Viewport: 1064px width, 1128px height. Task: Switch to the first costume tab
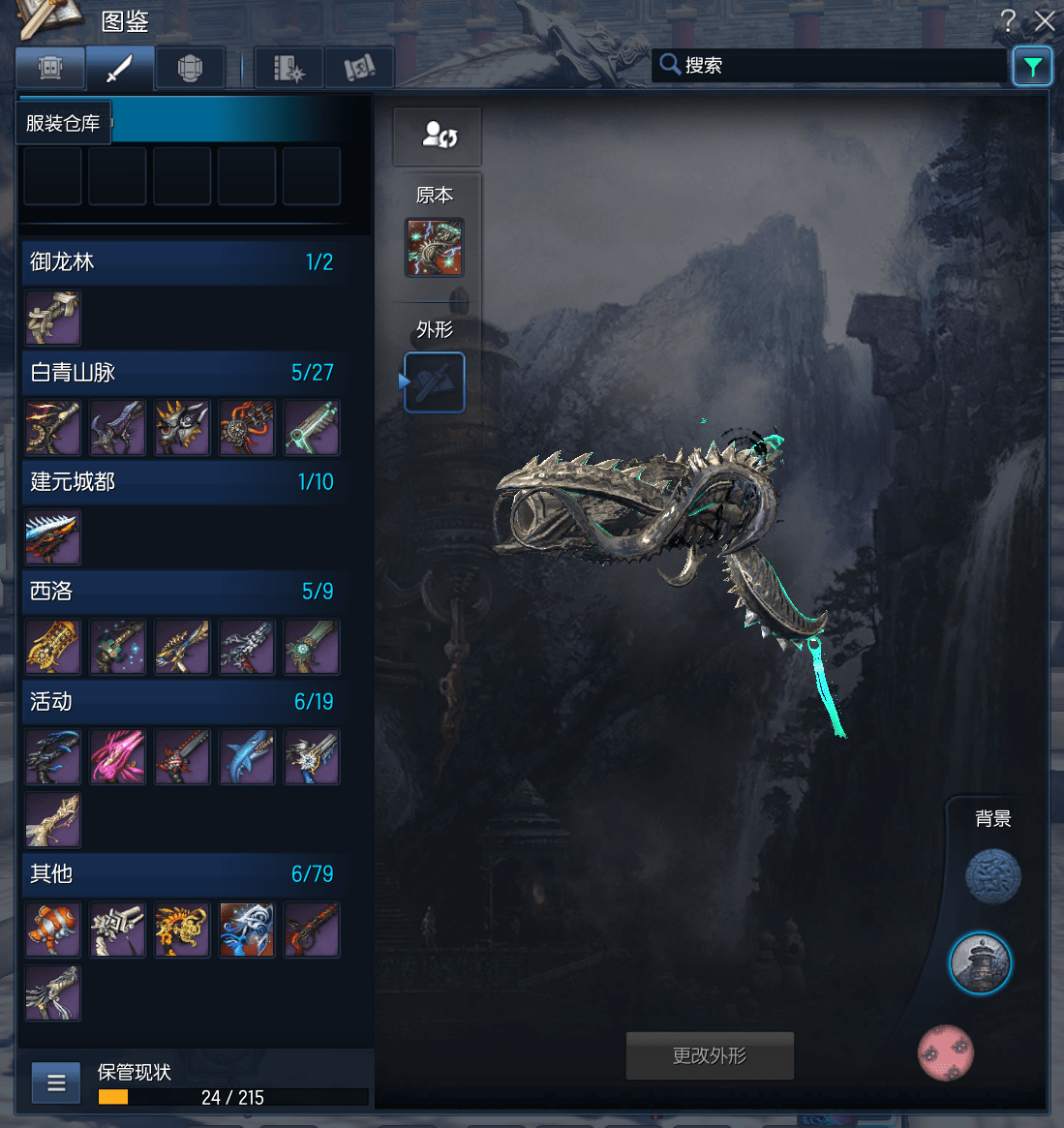50,69
